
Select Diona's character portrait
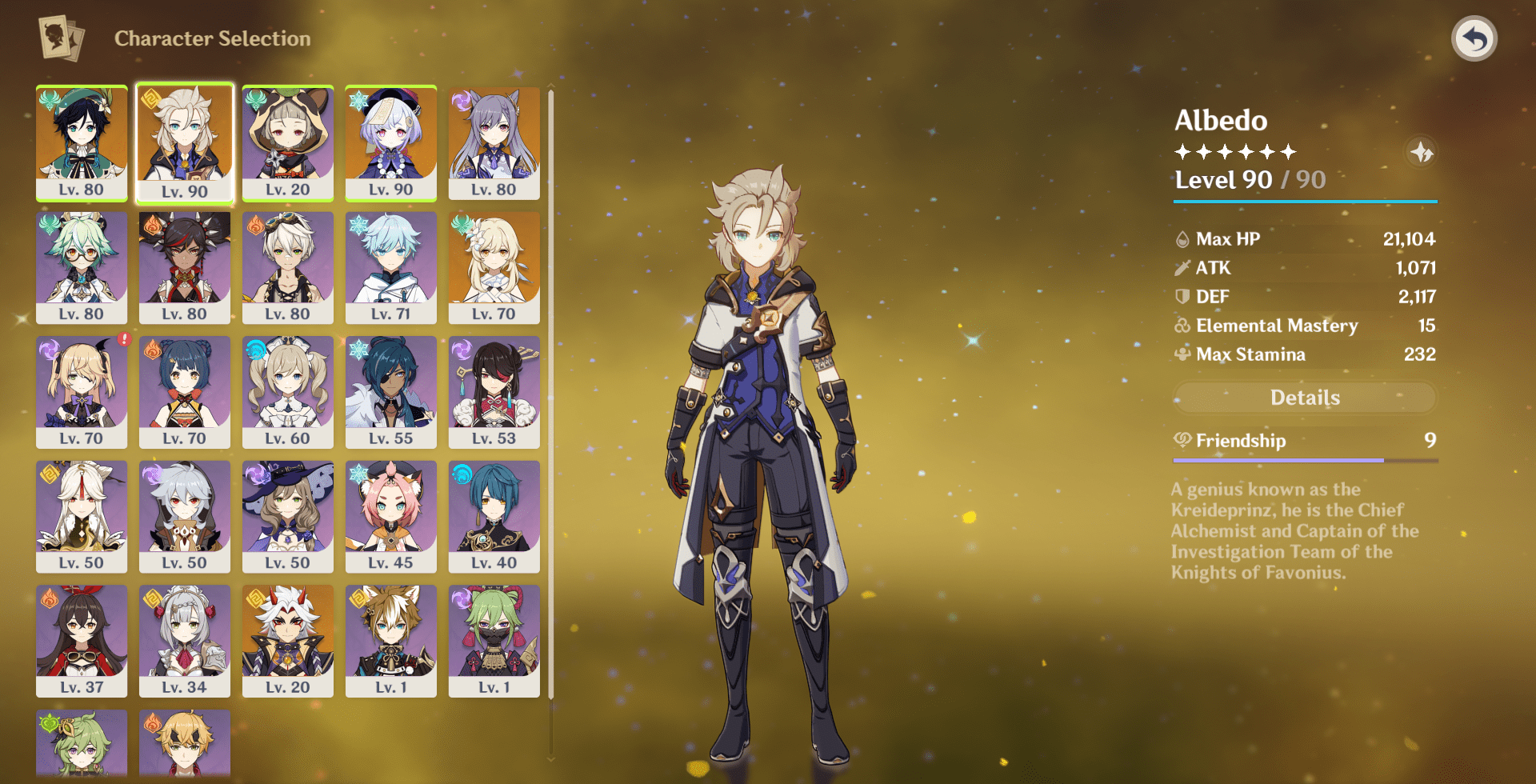coord(390,514)
